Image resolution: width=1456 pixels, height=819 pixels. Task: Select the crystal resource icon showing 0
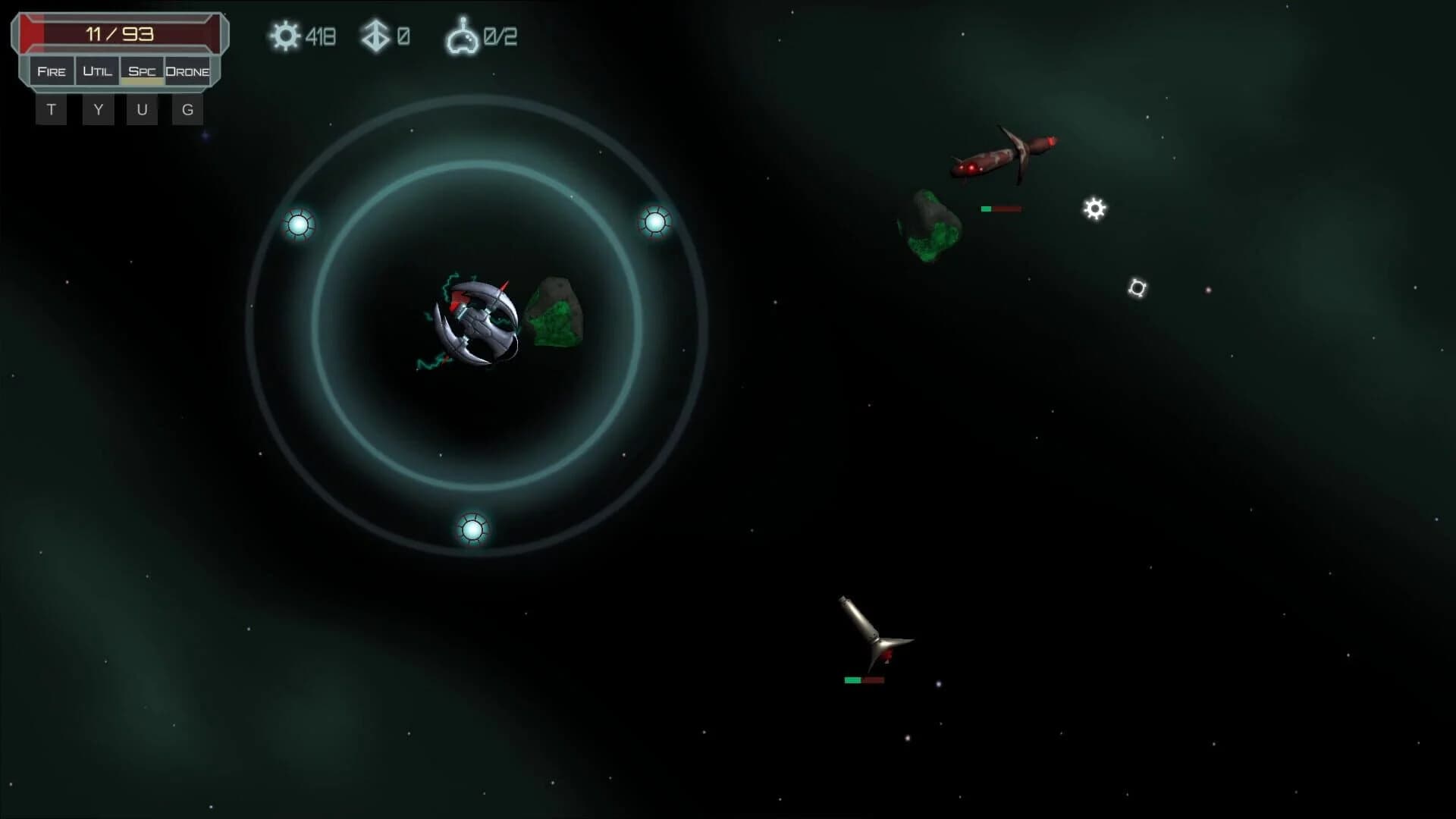[x=374, y=36]
